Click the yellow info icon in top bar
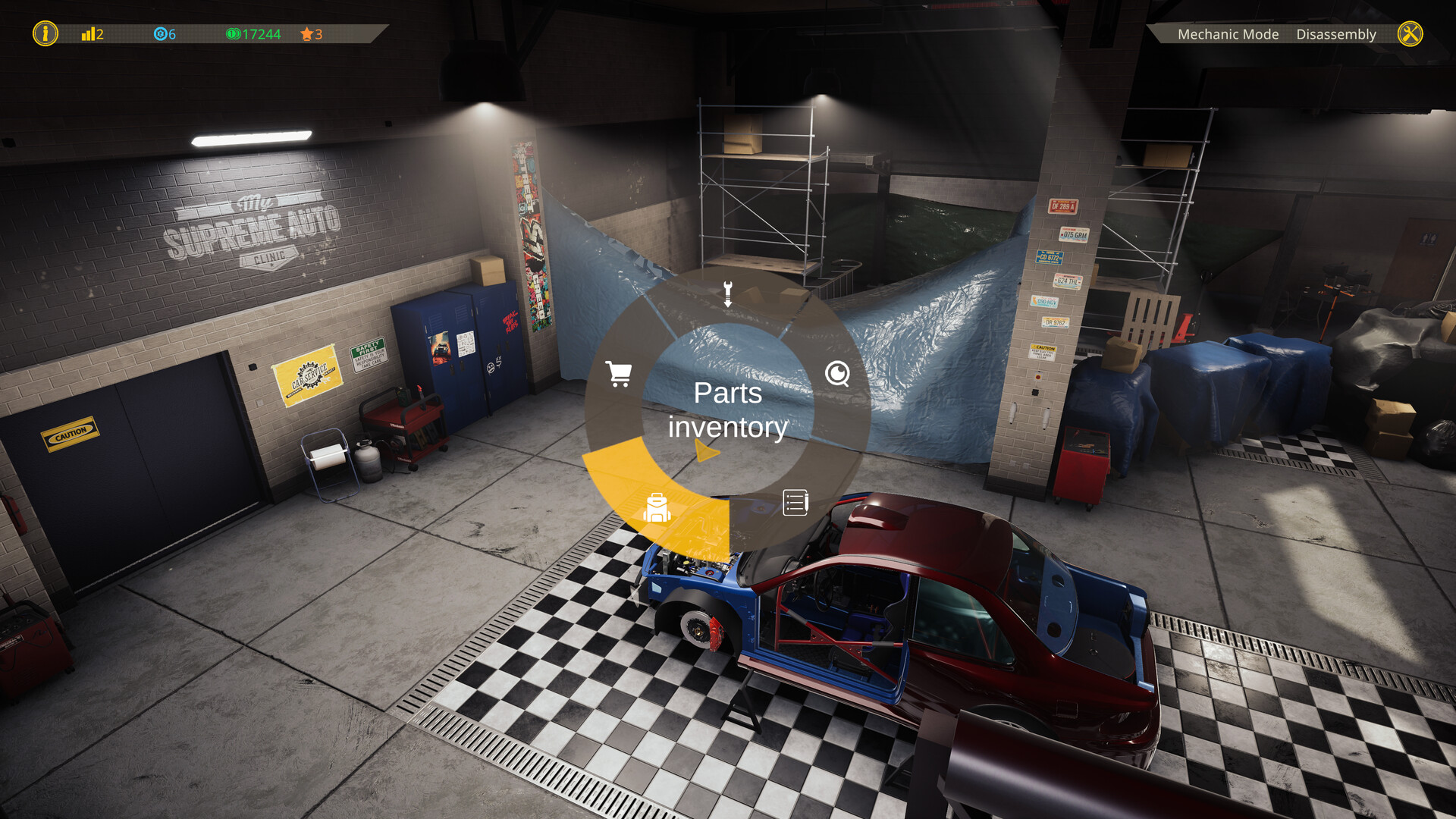This screenshot has width=1456, height=819. (45, 34)
